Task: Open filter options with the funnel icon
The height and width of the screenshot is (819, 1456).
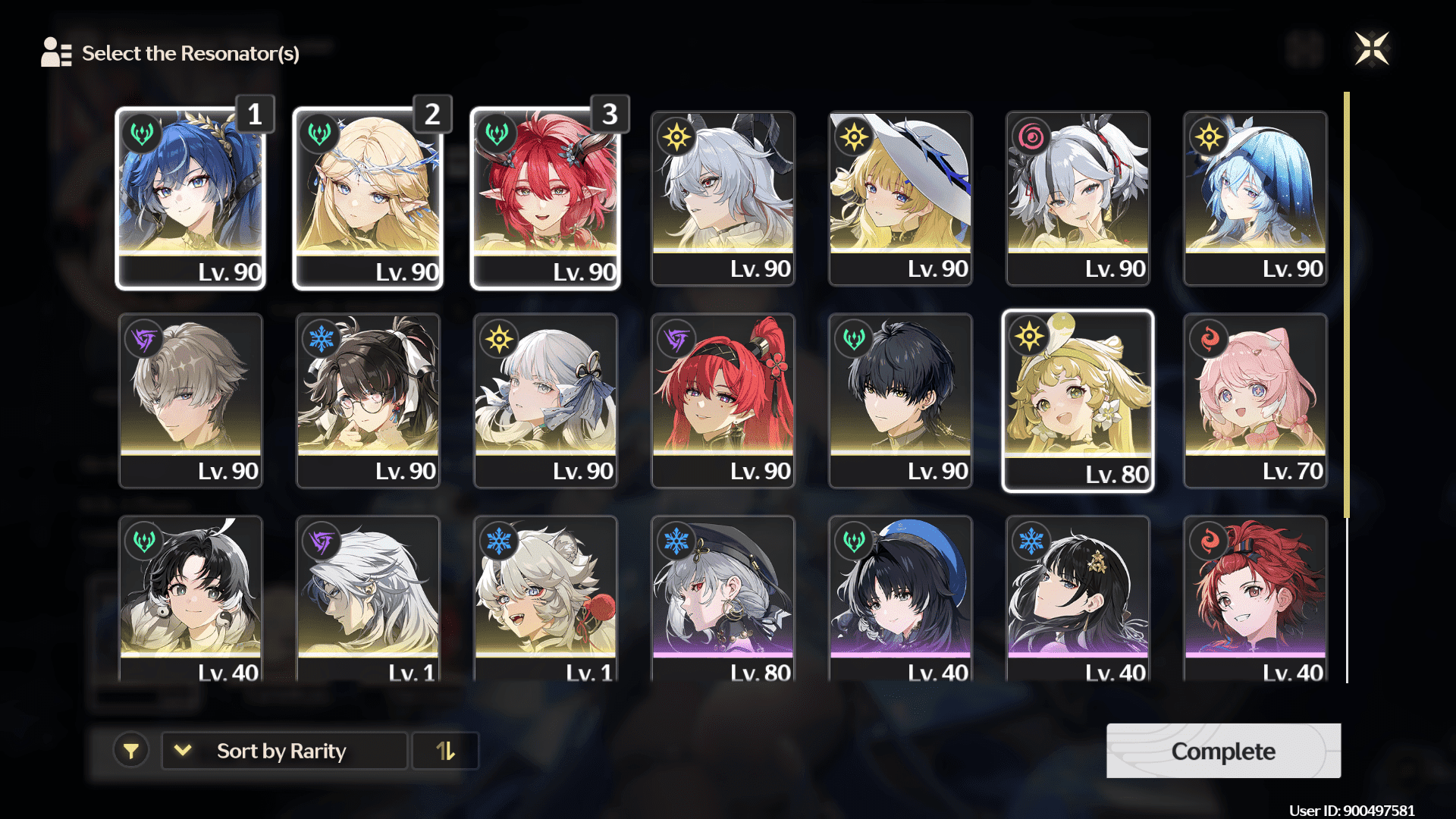Action: [x=131, y=751]
